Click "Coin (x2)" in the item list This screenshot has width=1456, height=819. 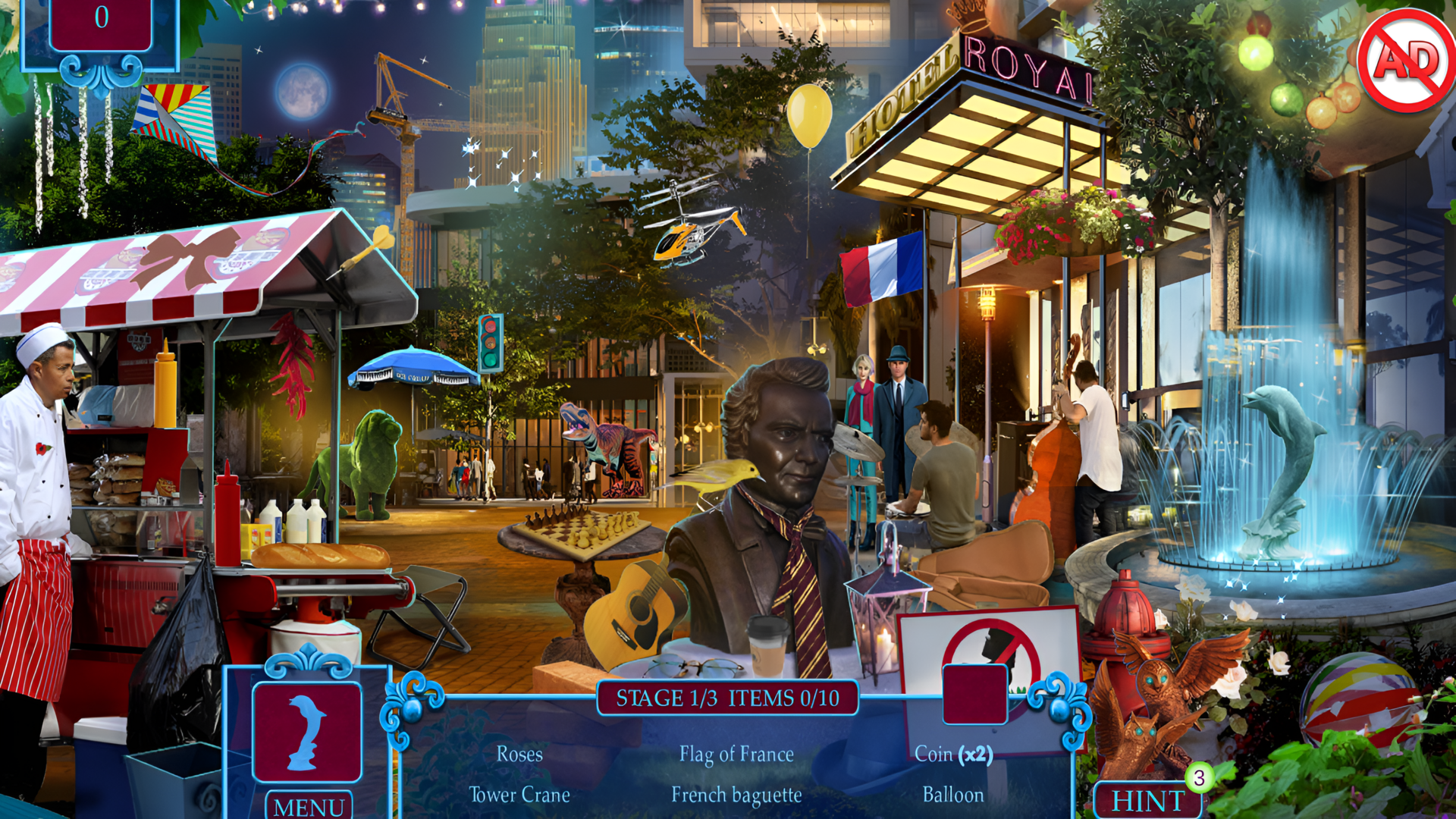[954, 755]
